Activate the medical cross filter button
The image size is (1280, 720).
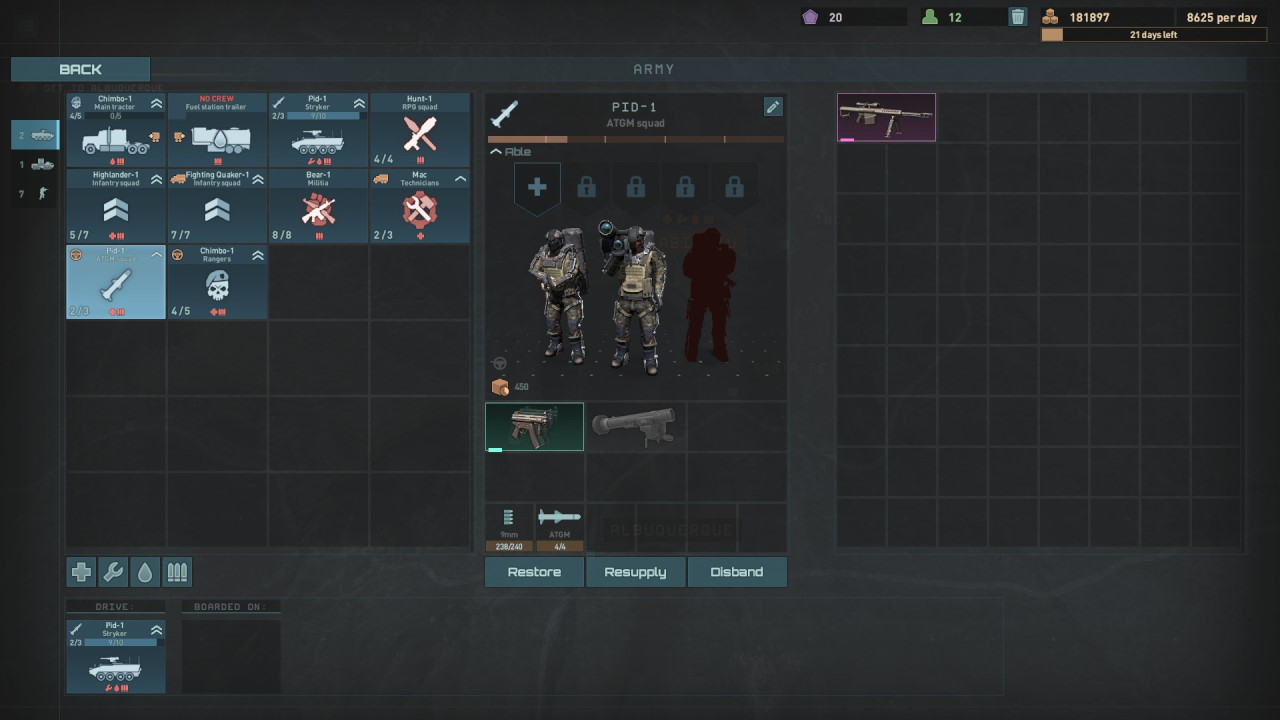(x=81, y=572)
